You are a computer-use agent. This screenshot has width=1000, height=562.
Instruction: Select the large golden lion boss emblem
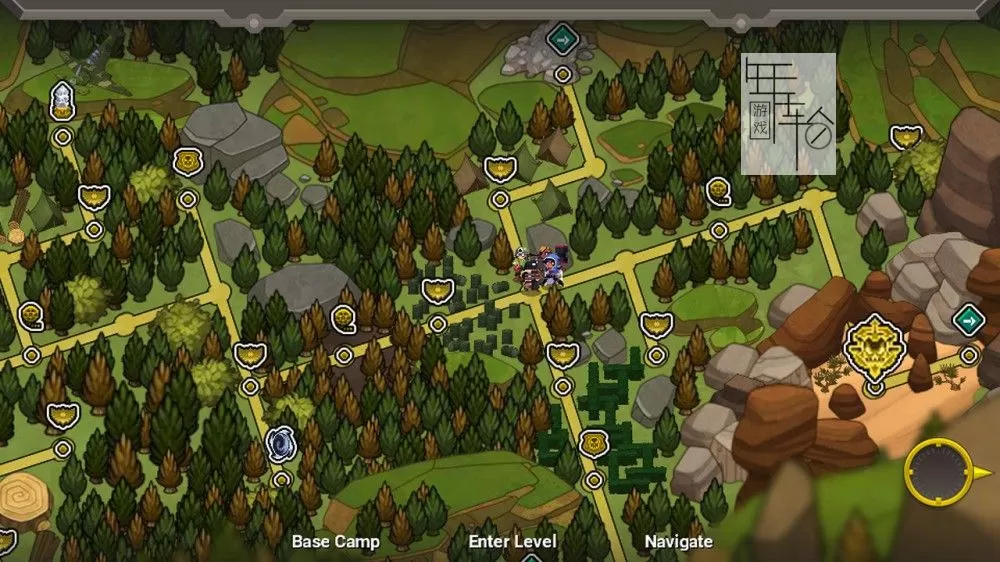tap(874, 346)
